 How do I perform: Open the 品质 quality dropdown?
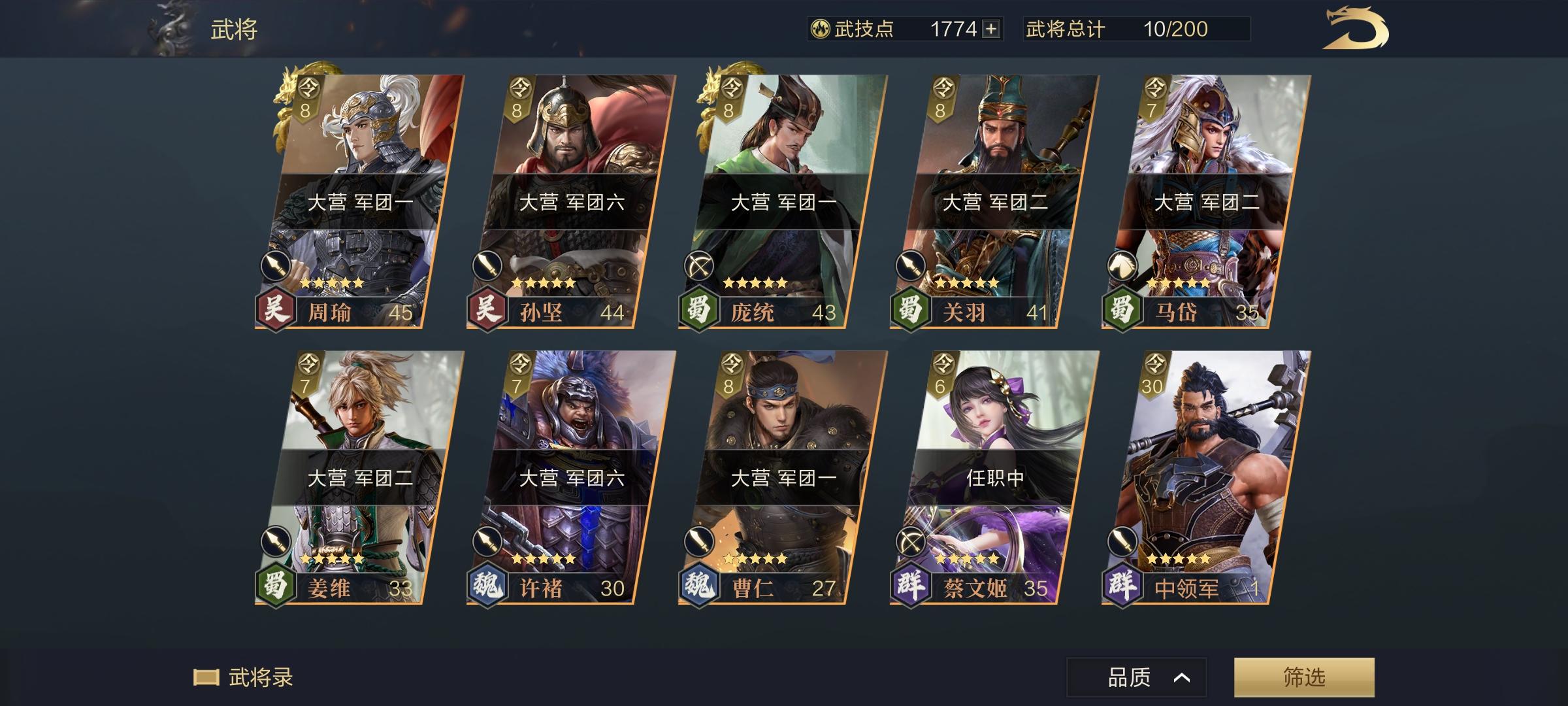(1137, 678)
